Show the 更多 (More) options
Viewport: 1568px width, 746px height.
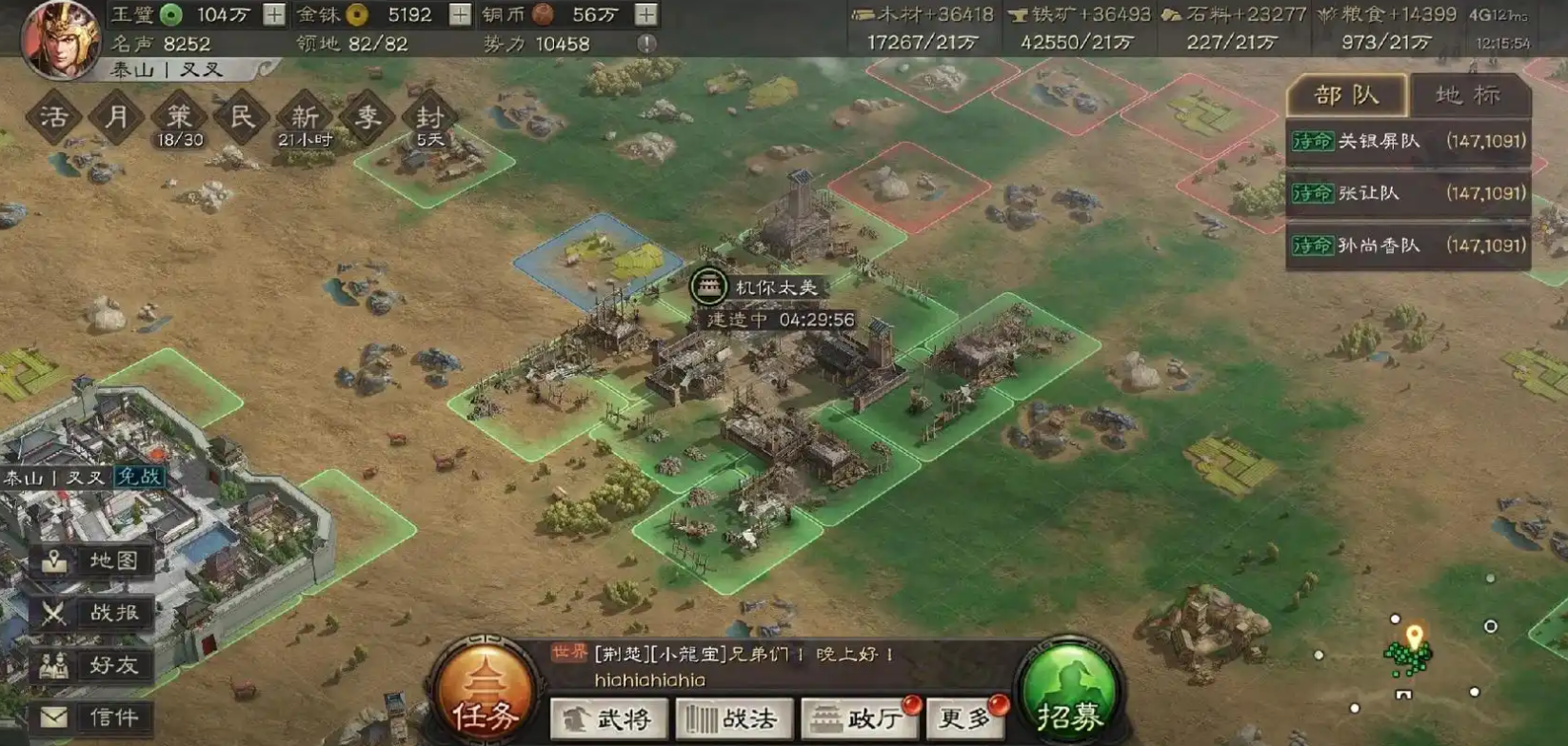pos(966,718)
